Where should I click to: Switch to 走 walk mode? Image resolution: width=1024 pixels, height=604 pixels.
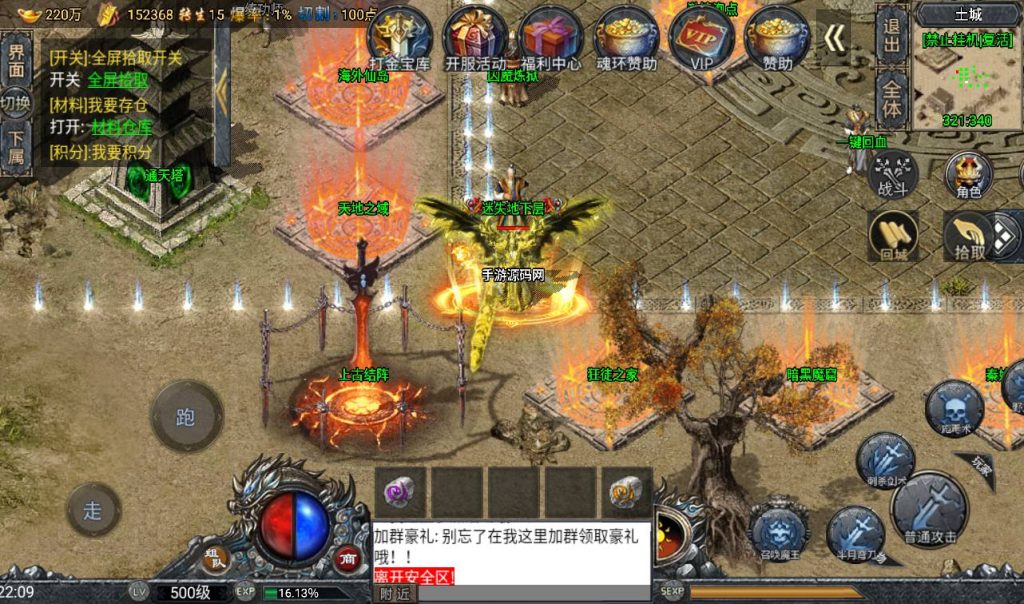[93, 510]
